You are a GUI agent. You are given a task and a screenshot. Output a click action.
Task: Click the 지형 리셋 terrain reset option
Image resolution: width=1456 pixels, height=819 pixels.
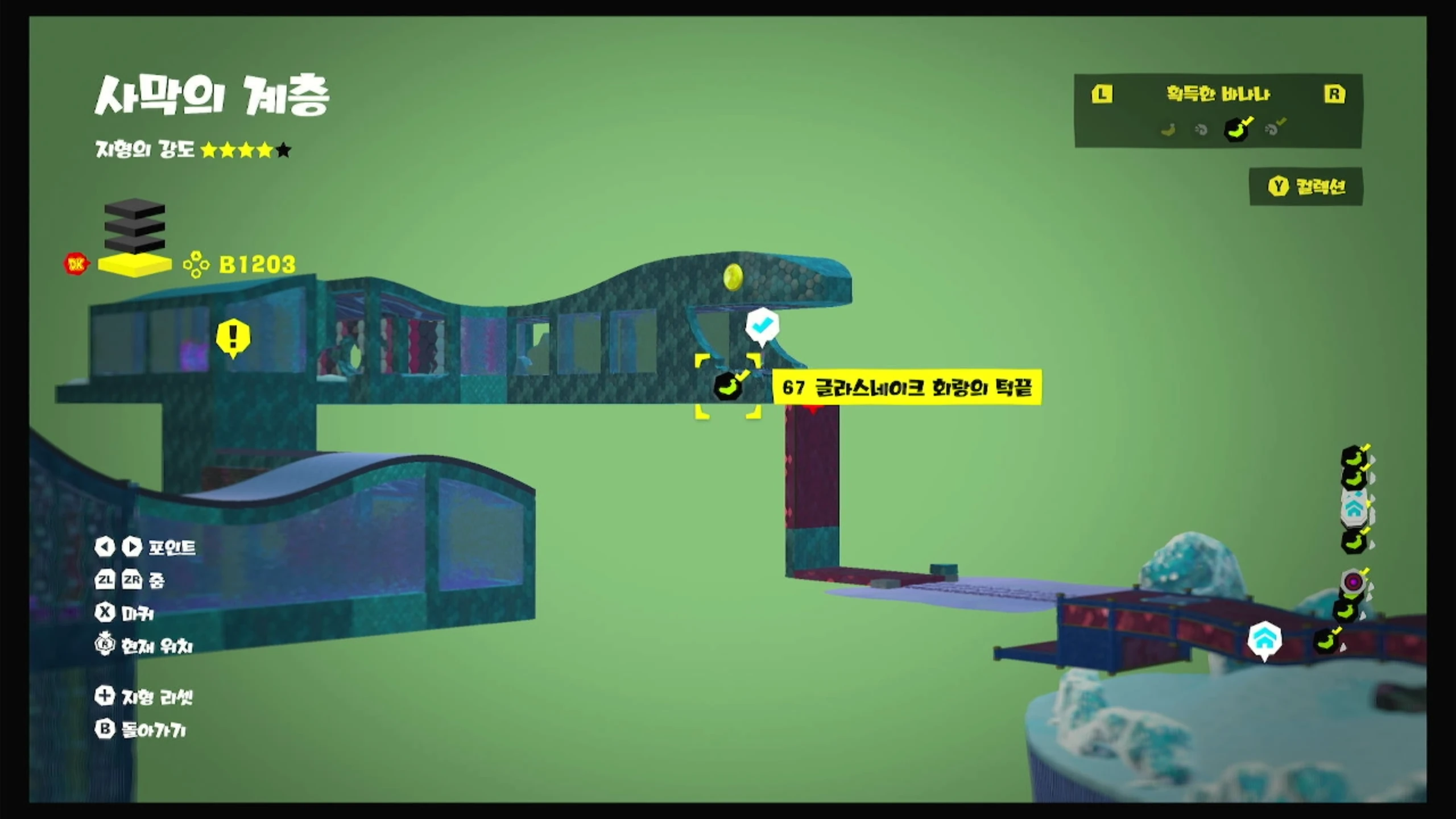pyautogui.click(x=144, y=696)
